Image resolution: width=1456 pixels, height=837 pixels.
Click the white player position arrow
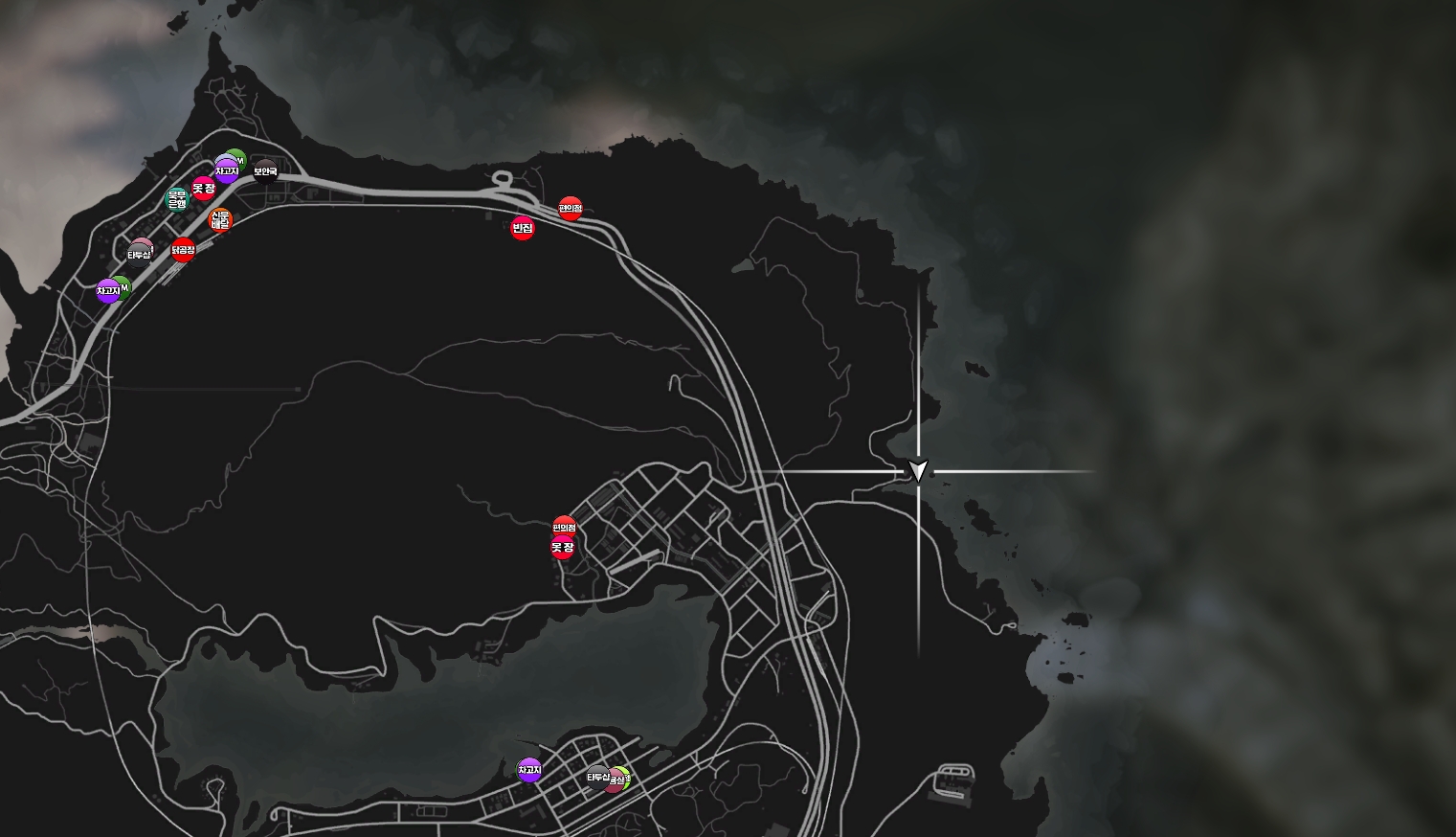coord(918,470)
